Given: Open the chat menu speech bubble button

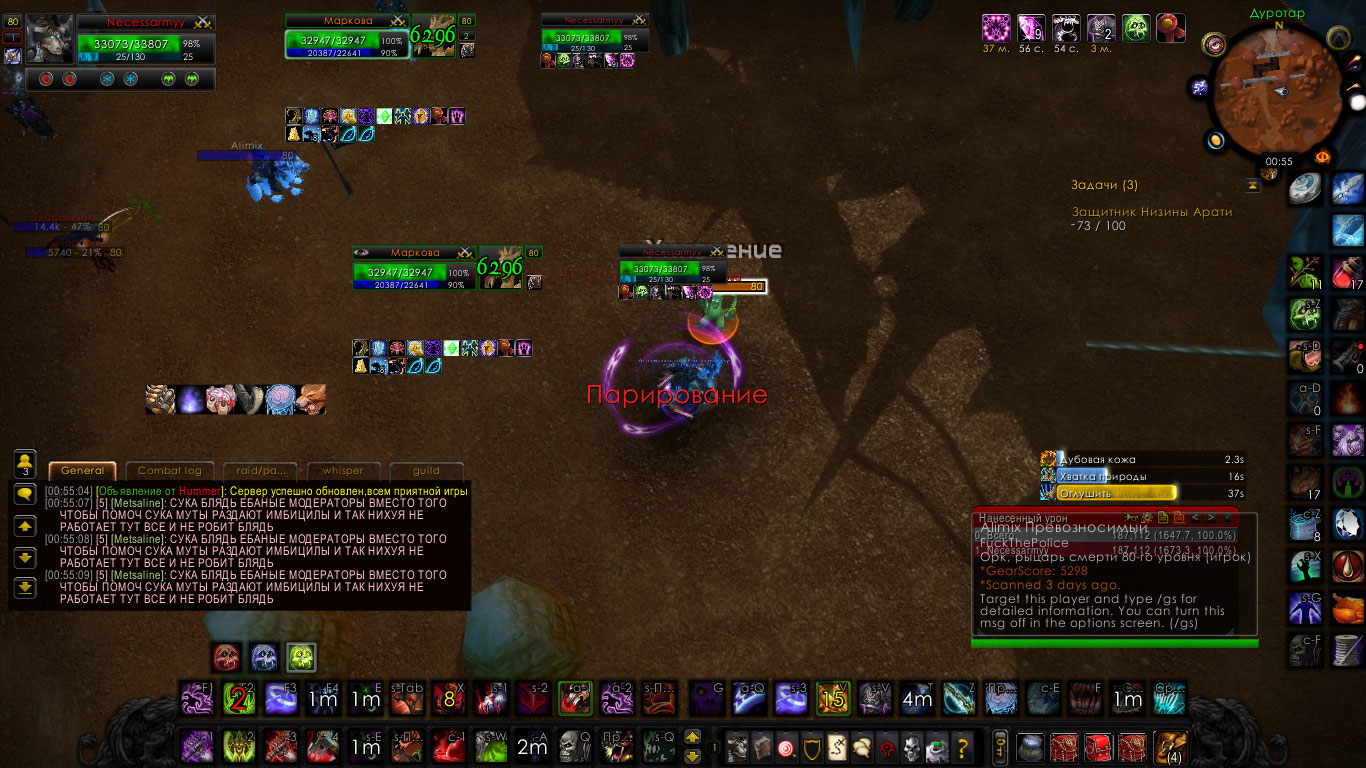Looking at the screenshot, I should pos(25,493).
